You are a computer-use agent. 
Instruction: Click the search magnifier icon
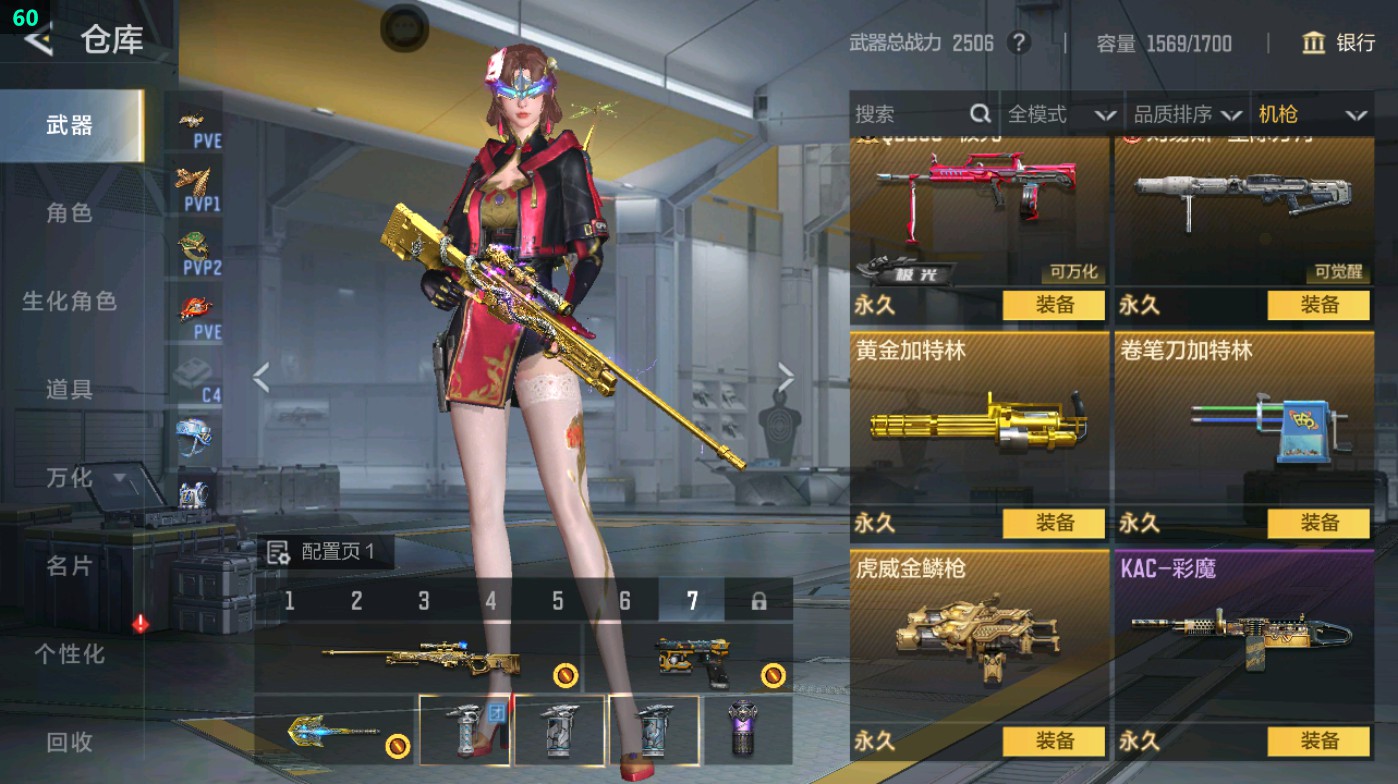point(981,113)
